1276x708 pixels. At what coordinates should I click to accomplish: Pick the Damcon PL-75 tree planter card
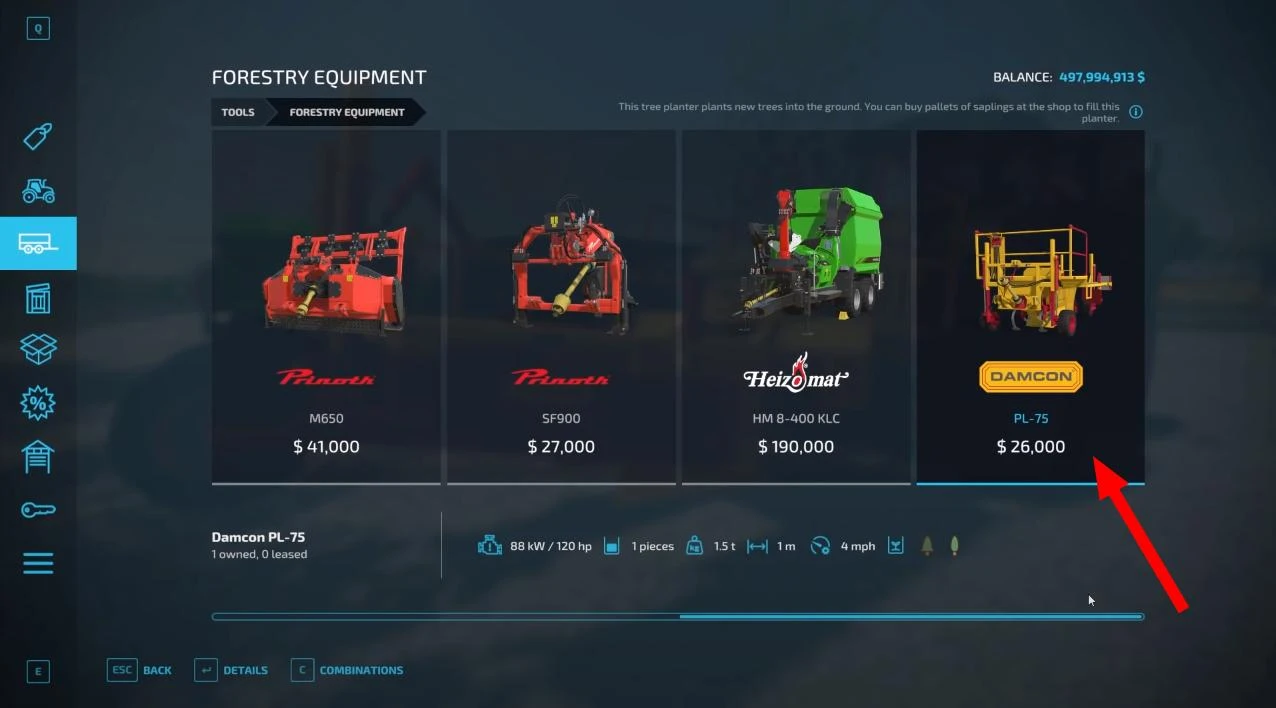click(1030, 306)
